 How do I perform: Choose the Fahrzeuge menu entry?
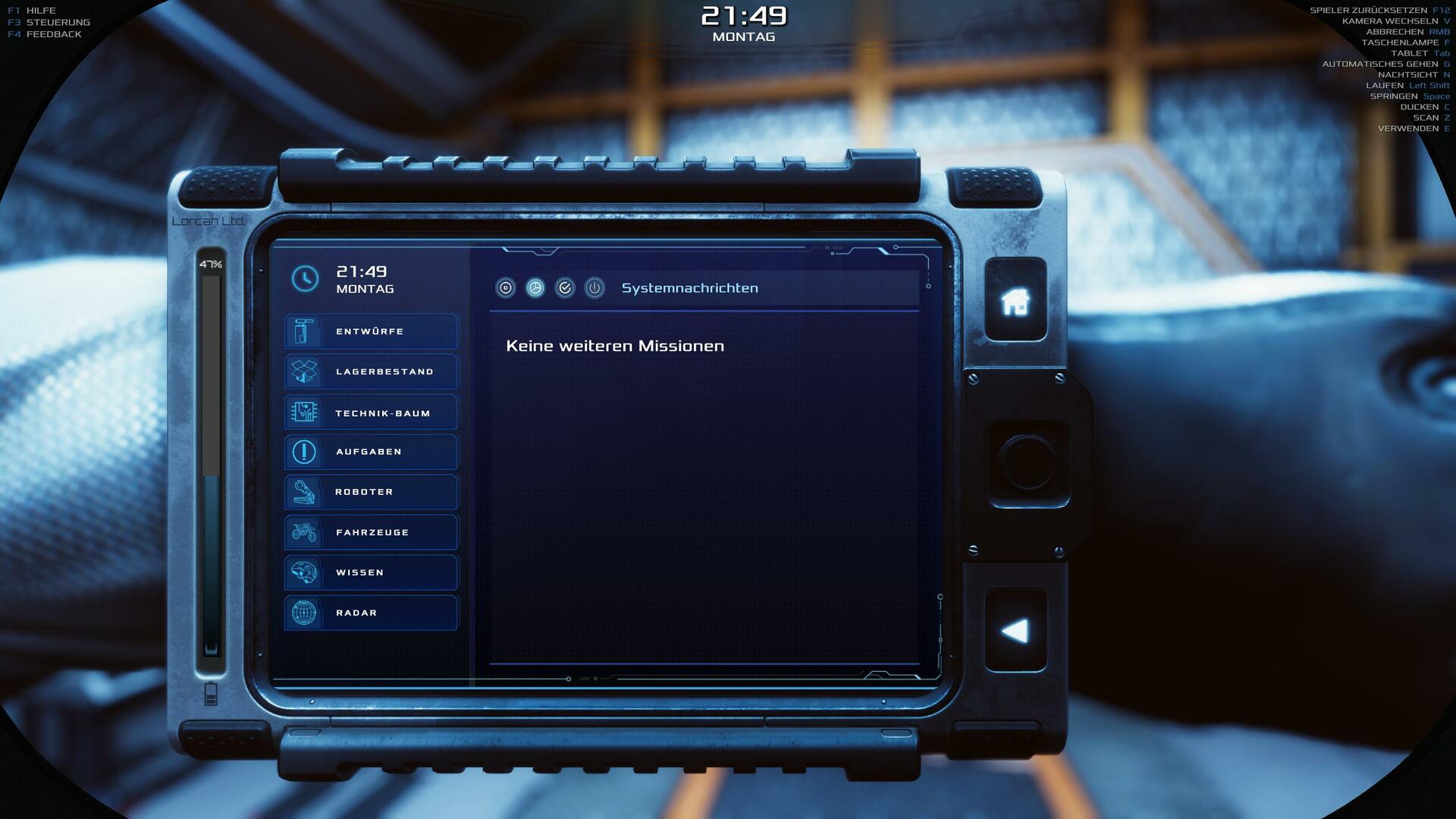pyautogui.click(x=371, y=532)
